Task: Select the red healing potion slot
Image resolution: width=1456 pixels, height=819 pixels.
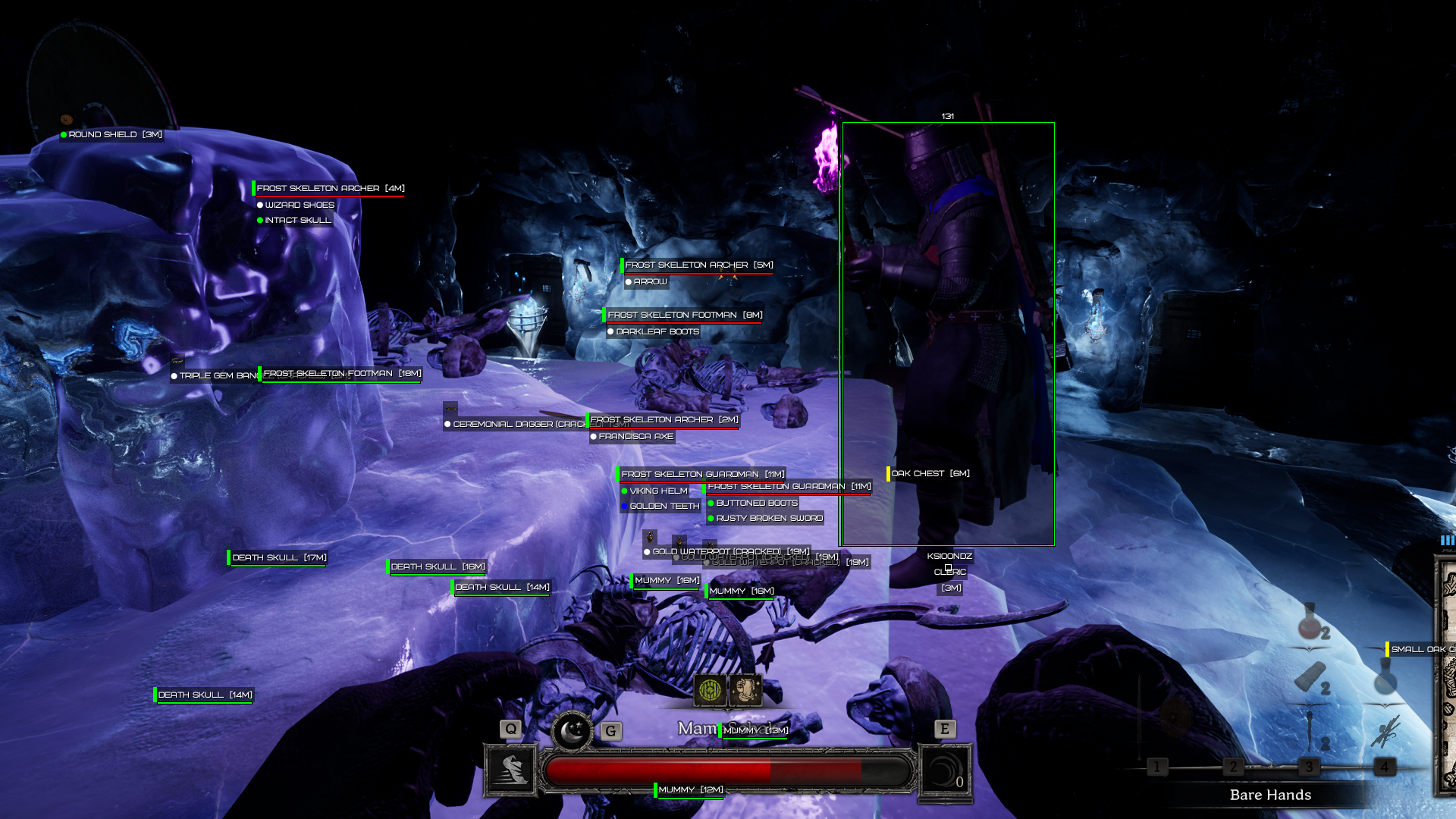Action: coord(1310,622)
